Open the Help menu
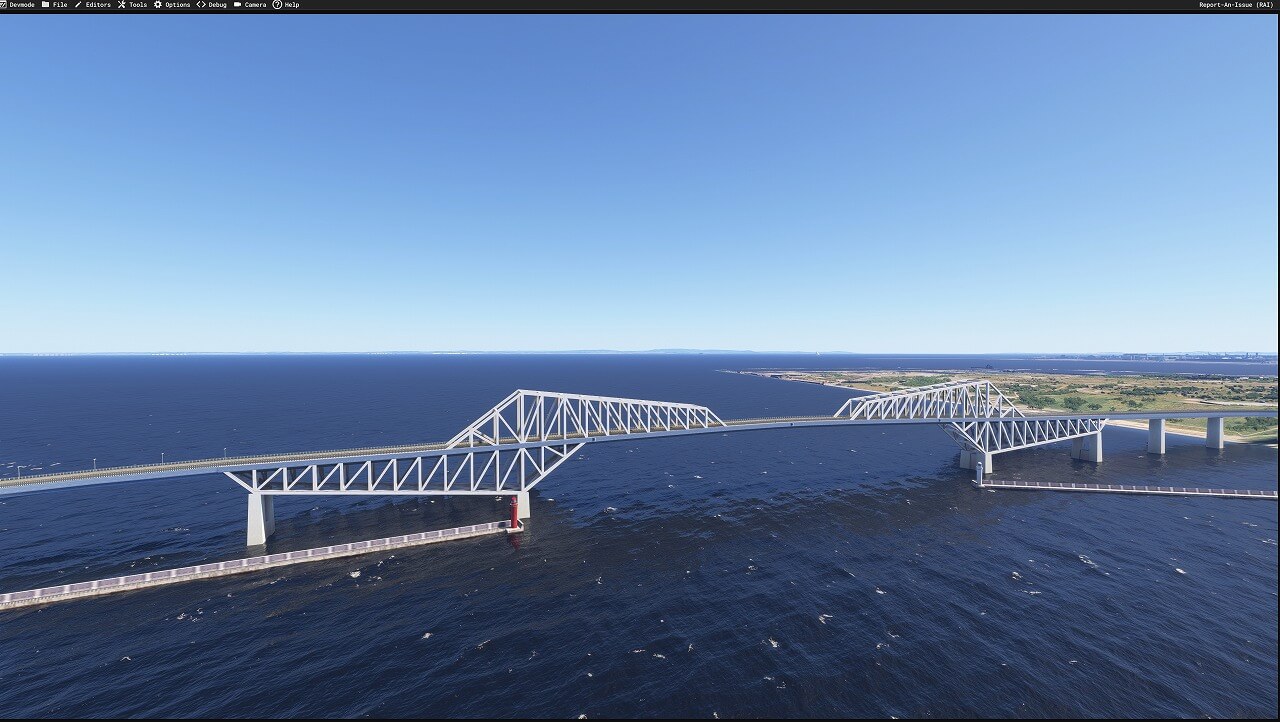 point(291,5)
